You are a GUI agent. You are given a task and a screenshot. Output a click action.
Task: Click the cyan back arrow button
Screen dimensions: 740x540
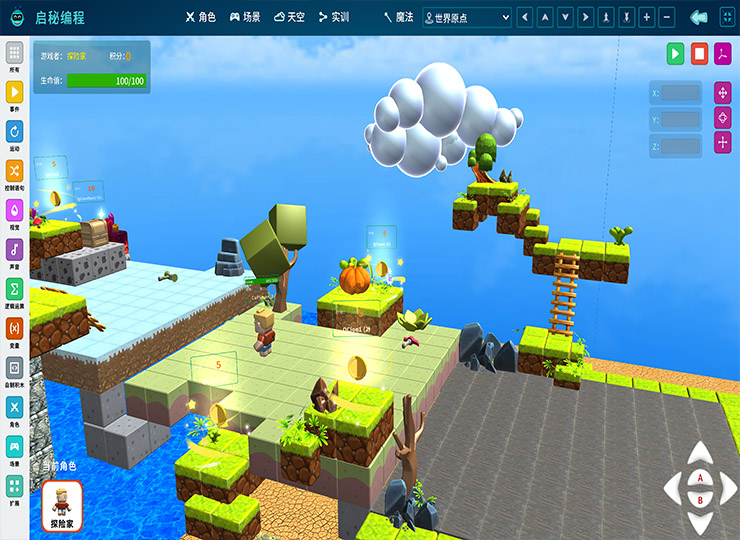(699, 17)
